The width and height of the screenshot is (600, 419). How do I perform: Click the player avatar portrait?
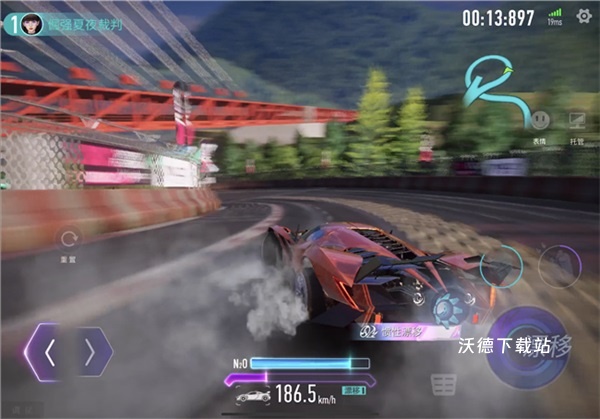click(31, 22)
